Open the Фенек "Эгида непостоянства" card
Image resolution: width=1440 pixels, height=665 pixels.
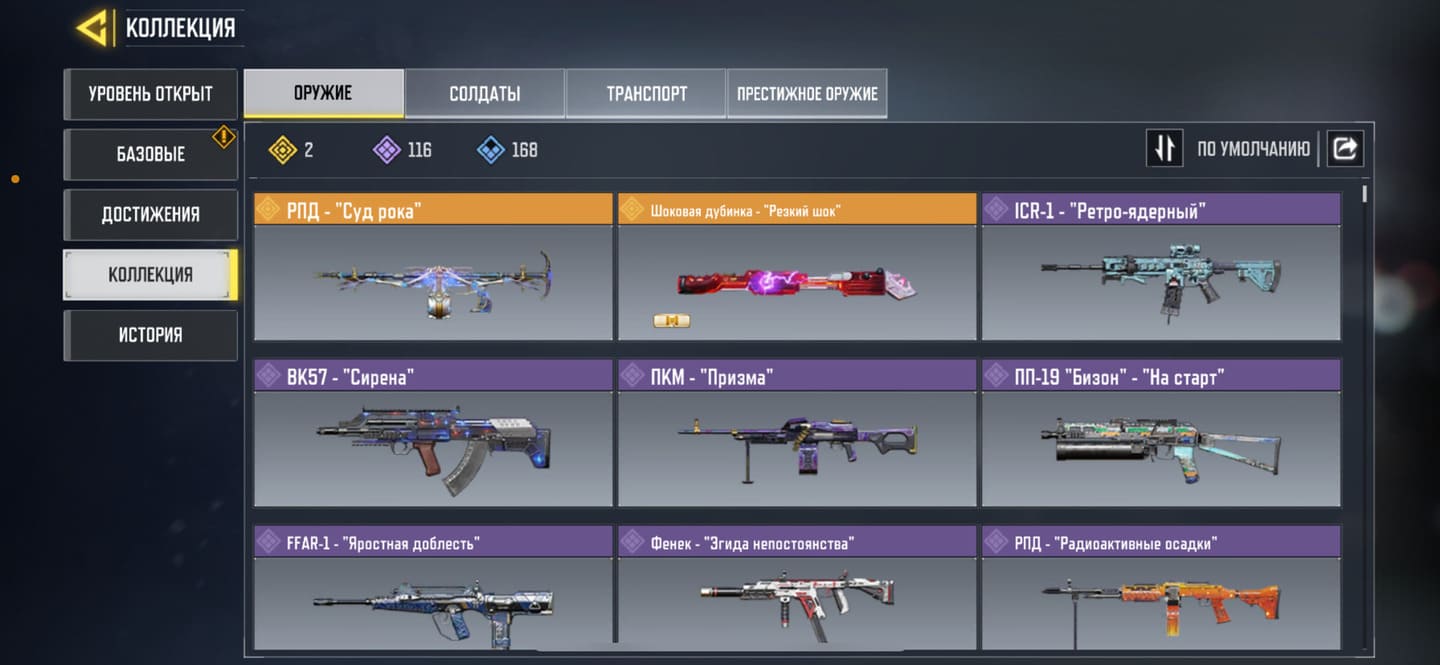tap(796, 590)
